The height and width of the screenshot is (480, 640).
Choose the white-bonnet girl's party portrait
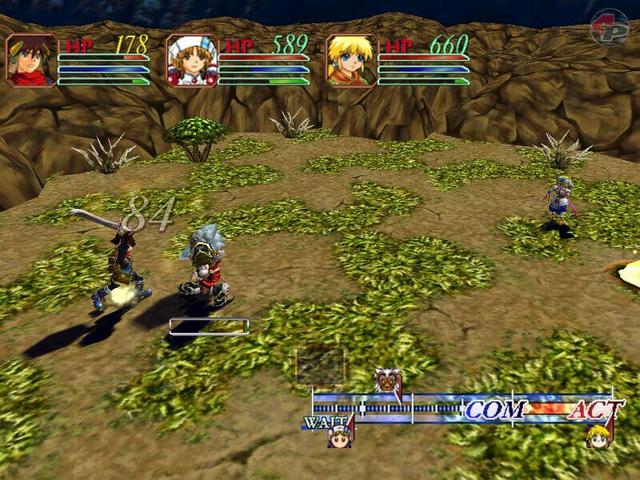pyautogui.click(x=192, y=61)
